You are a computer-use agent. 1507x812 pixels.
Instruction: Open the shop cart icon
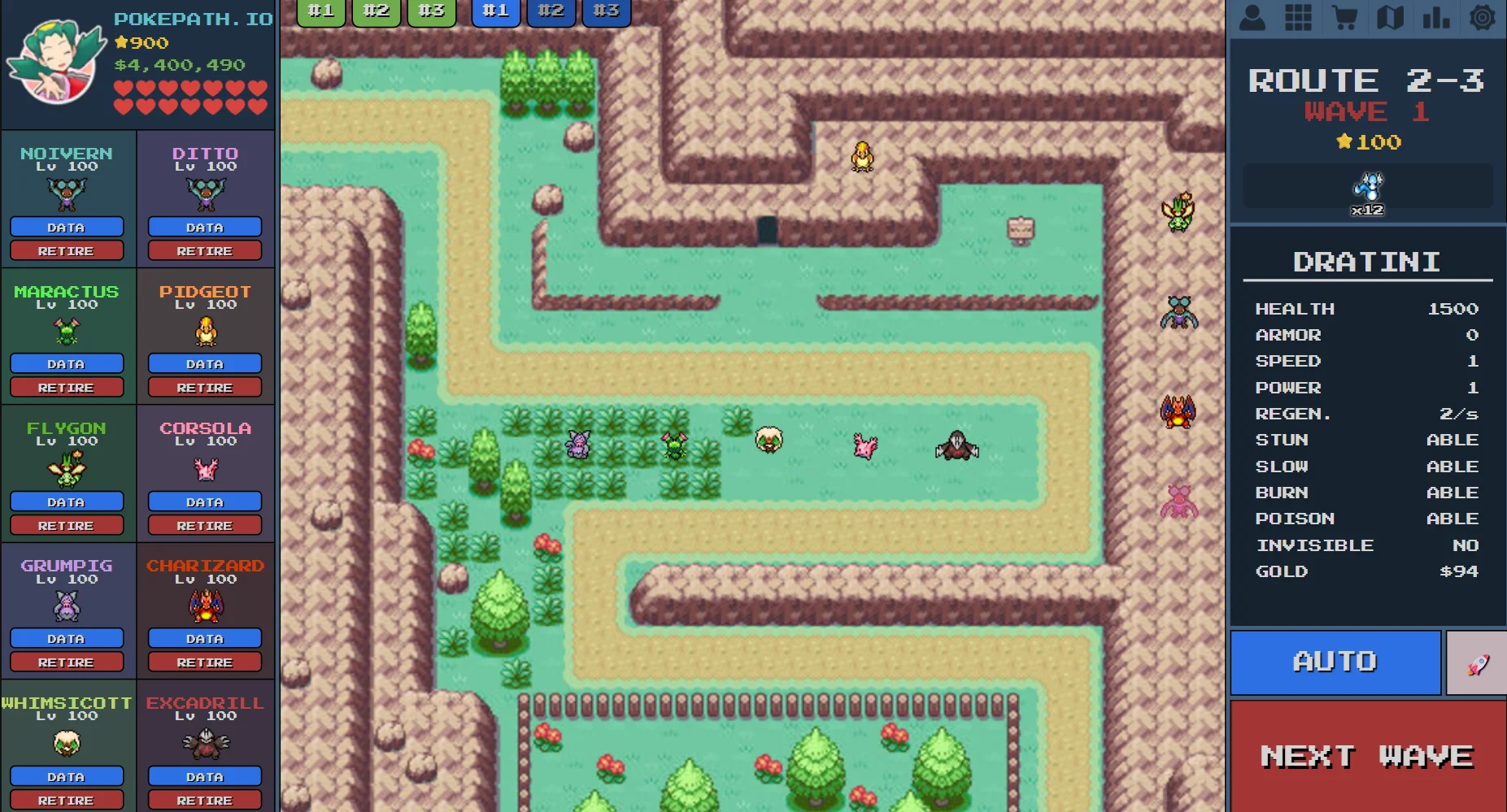pyautogui.click(x=1345, y=16)
